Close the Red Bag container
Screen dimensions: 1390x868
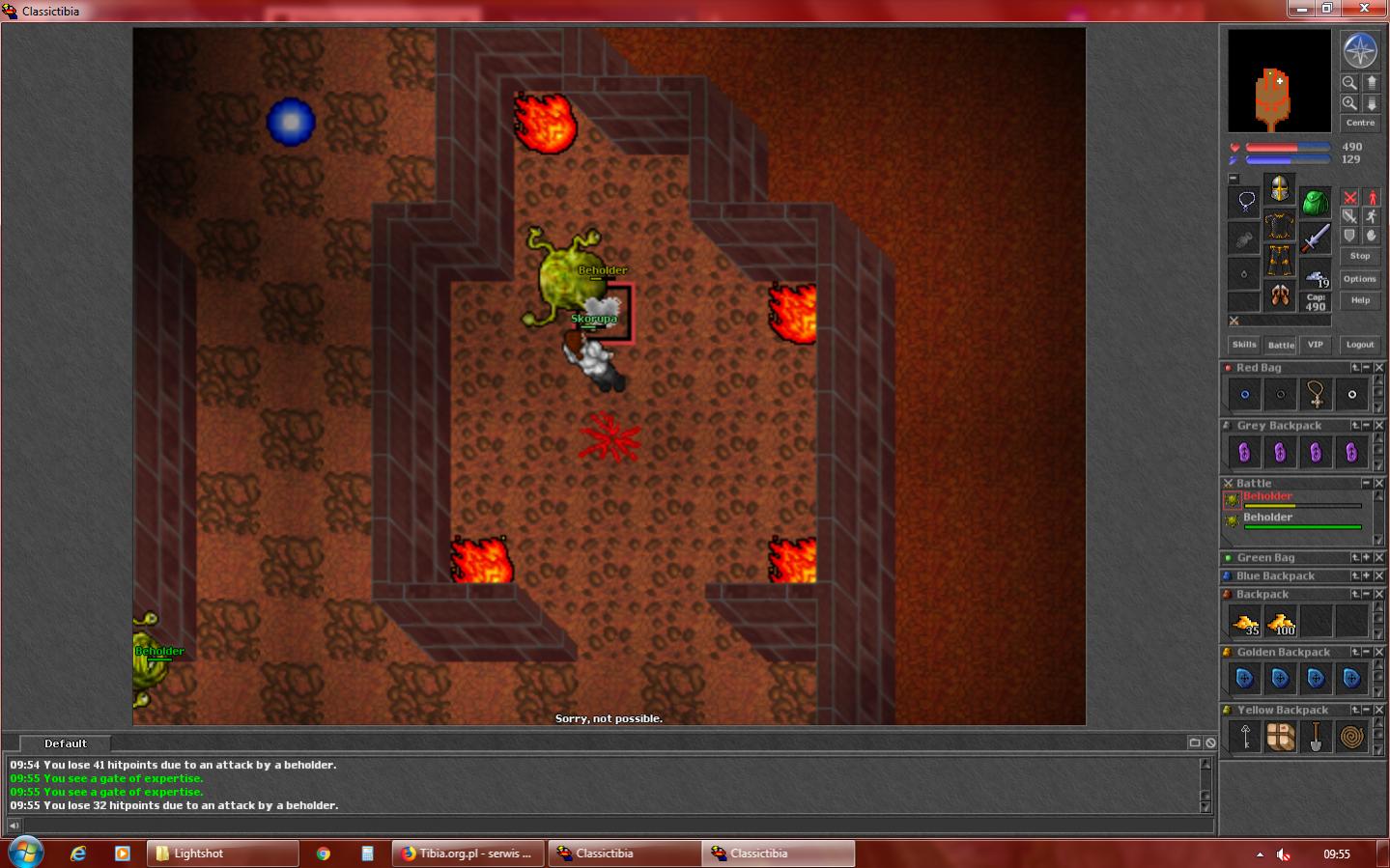[1378, 368]
